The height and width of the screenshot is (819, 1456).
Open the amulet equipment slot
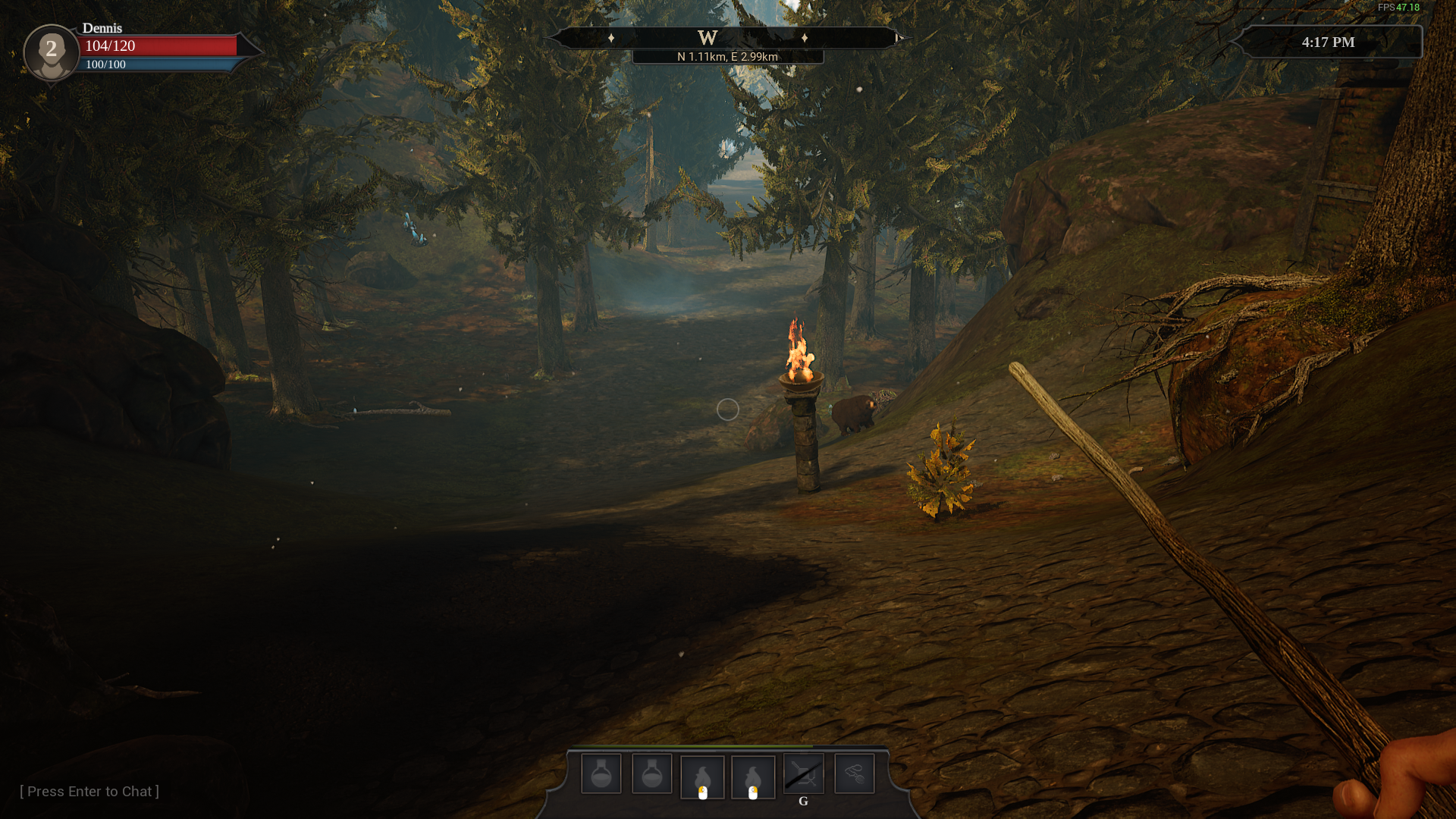coord(854,774)
